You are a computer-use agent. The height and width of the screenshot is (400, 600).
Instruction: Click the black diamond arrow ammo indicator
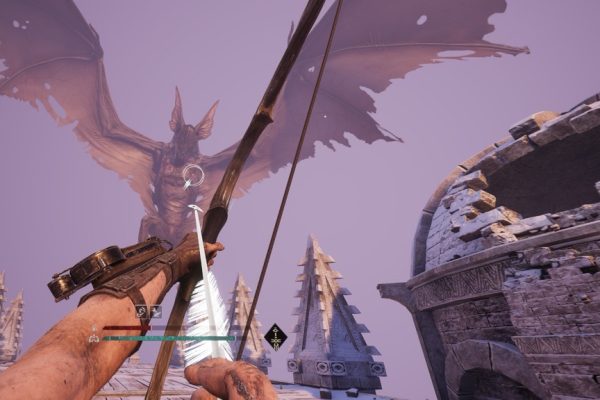tap(275, 336)
